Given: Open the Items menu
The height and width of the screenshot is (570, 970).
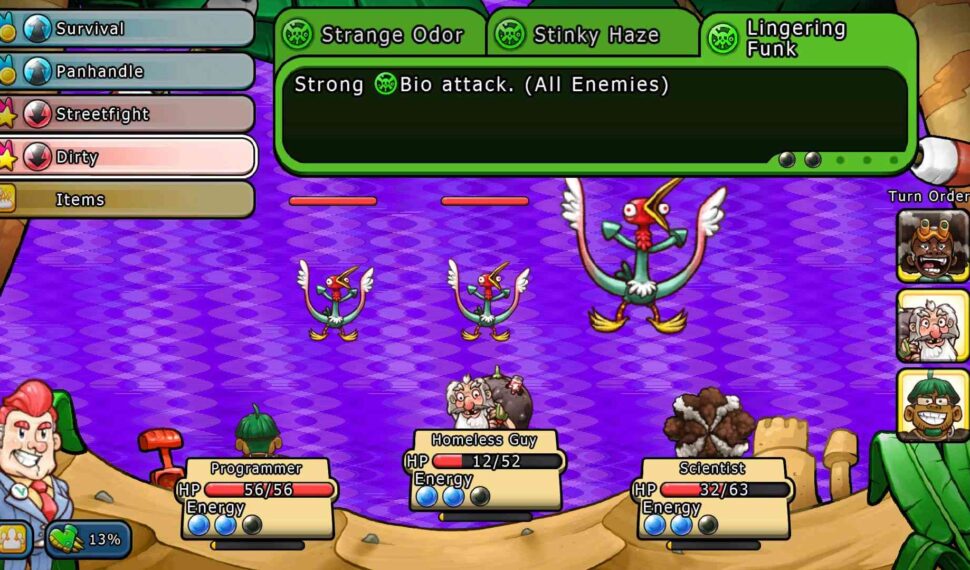Looking at the screenshot, I should pyautogui.click(x=128, y=200).
